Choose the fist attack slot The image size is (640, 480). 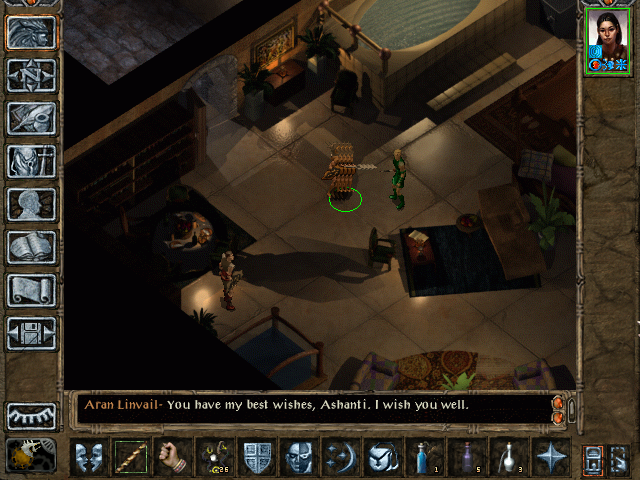172,457
